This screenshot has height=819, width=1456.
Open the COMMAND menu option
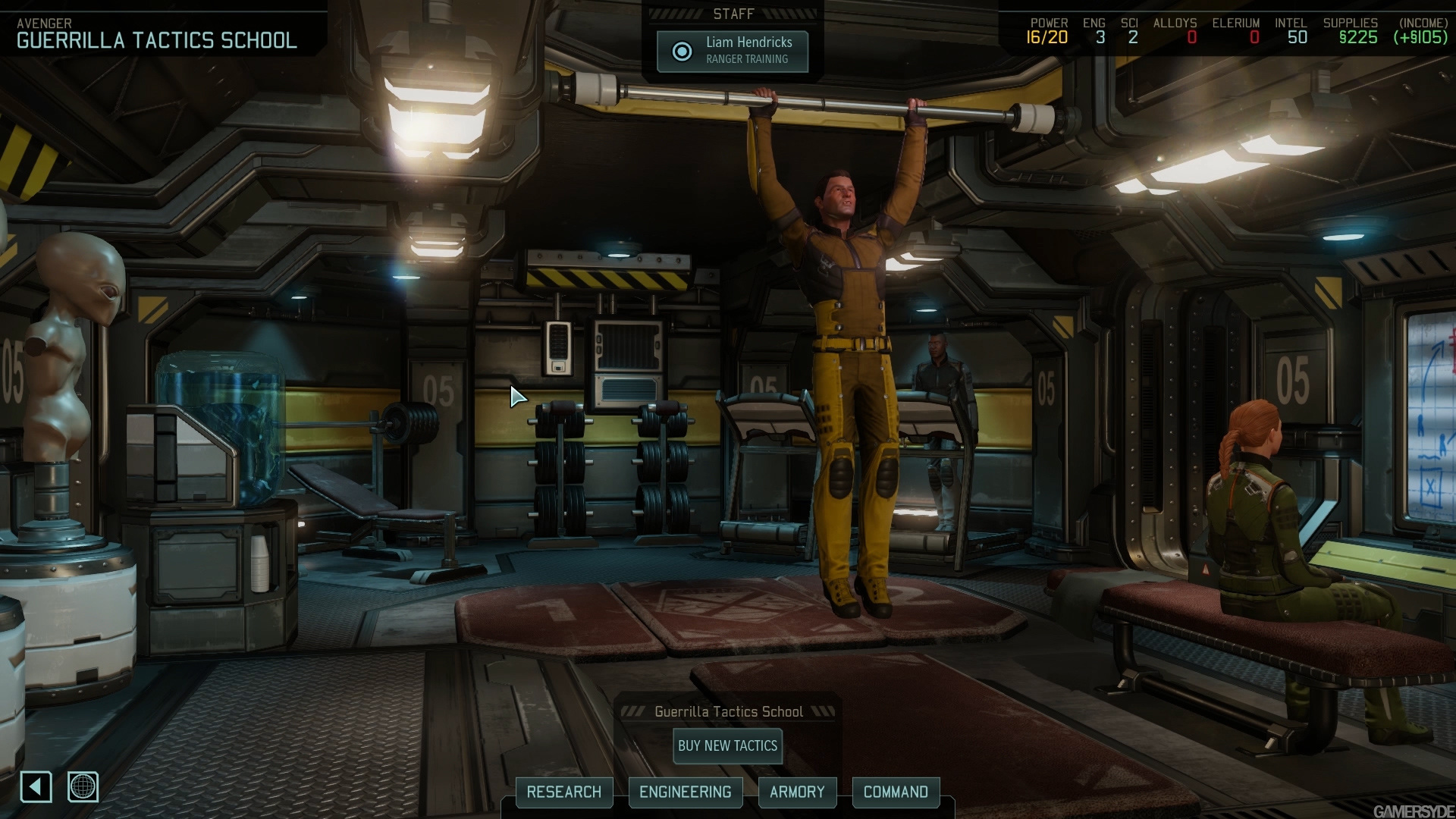[x=896, y=792]
